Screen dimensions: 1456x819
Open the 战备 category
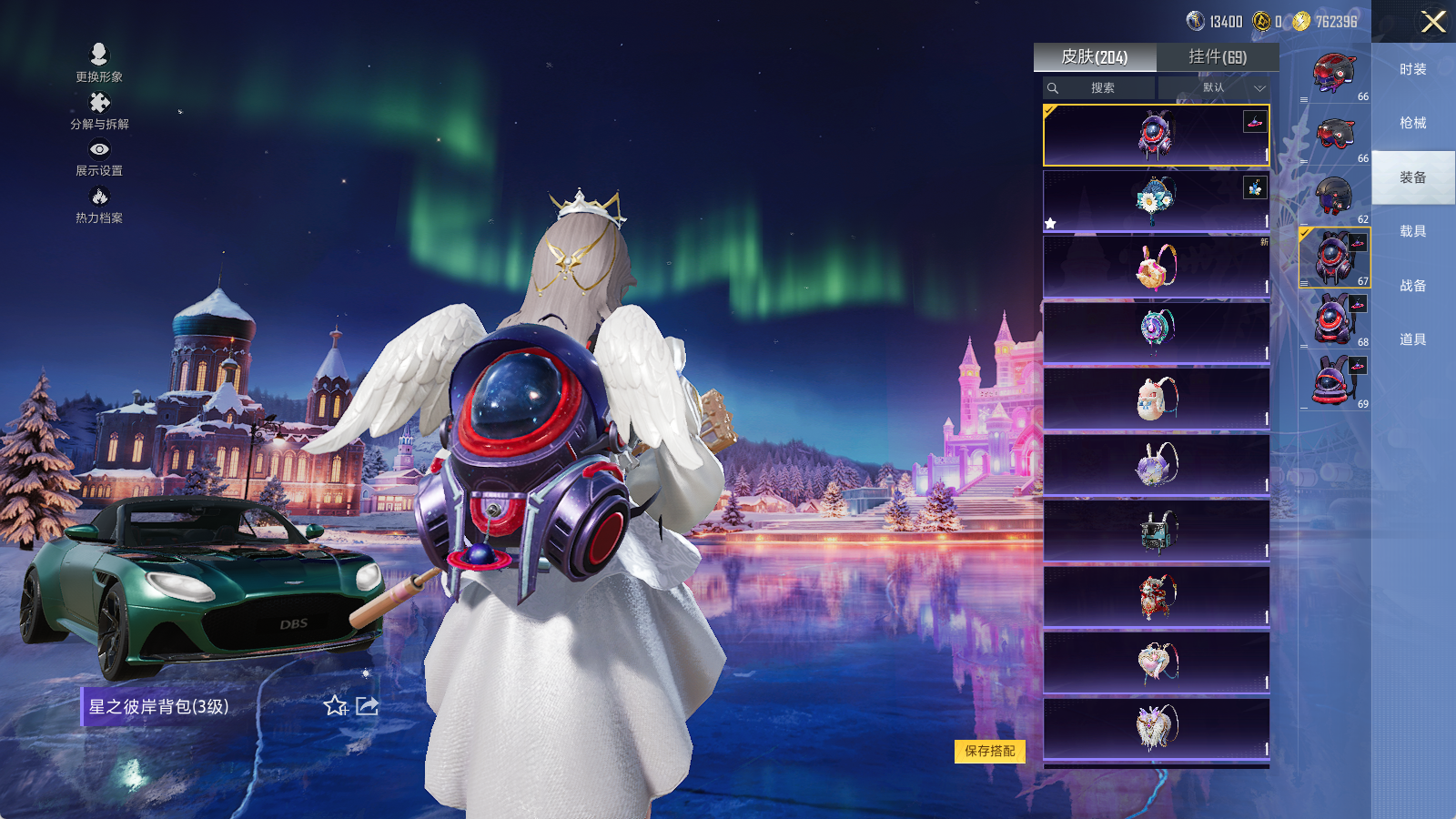click(1412, 286)
